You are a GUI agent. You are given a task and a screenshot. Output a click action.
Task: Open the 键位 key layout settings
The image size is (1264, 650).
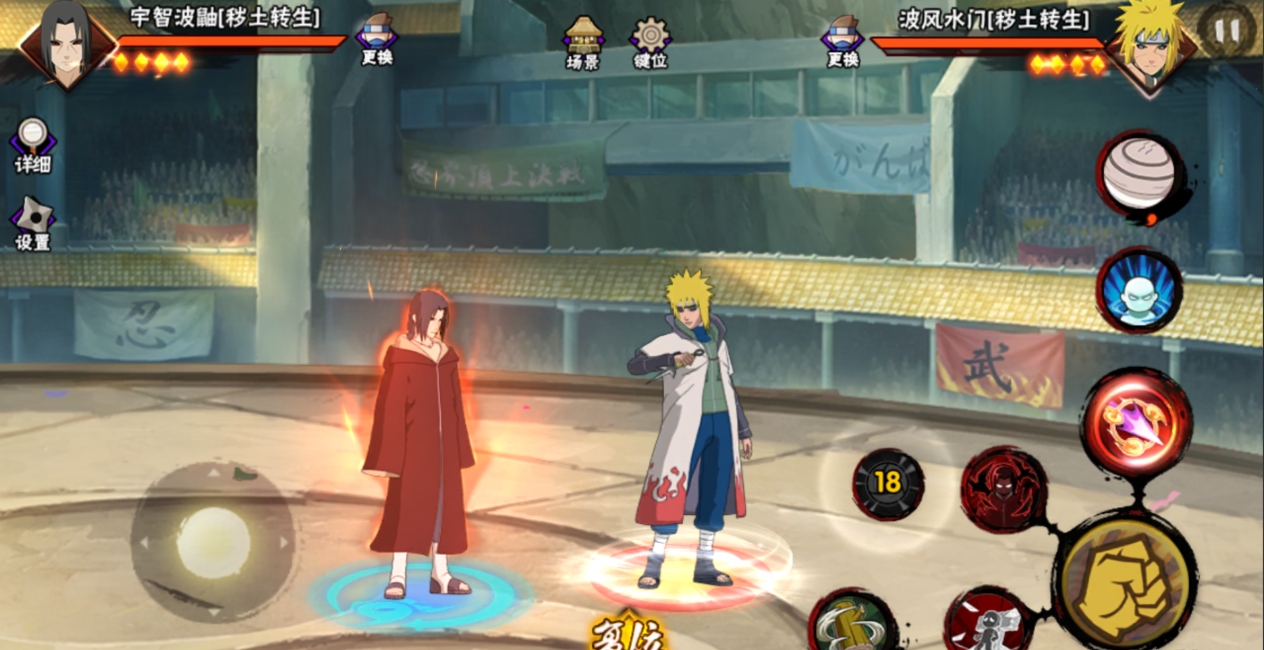[650, 42]
